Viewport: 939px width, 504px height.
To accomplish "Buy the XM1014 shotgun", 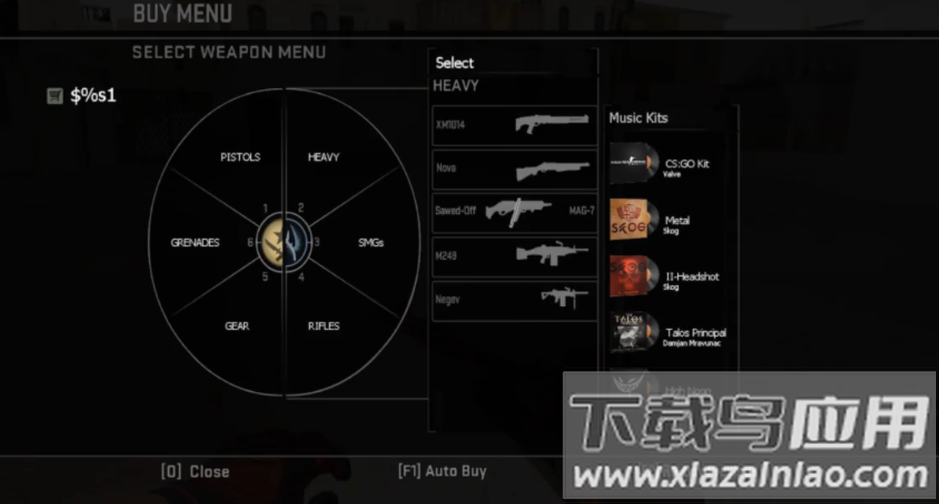I will pyautogui.click(x=514, y=125).
